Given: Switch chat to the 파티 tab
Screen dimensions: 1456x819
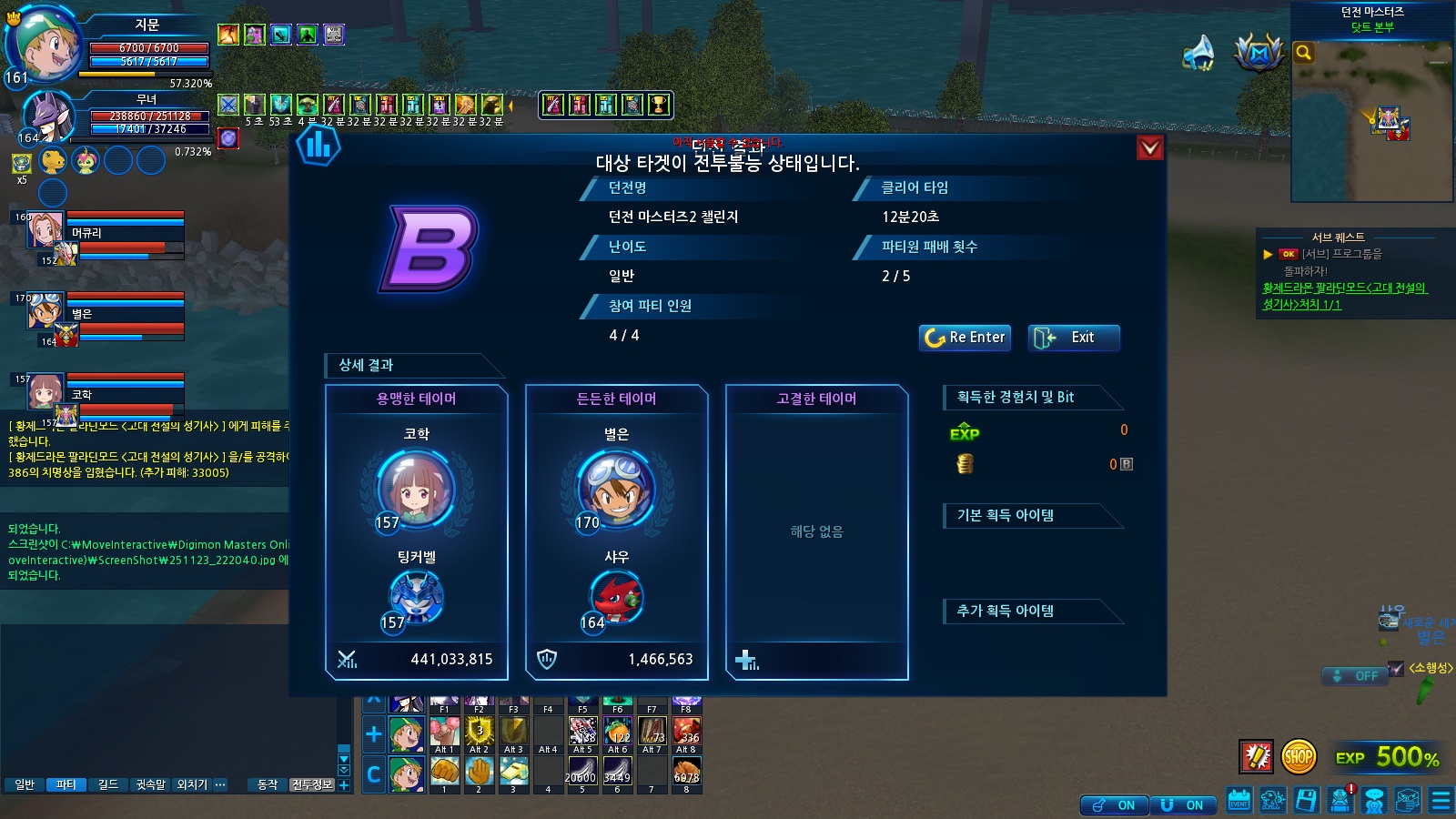Looking at the screenshot, I should 66,784.
